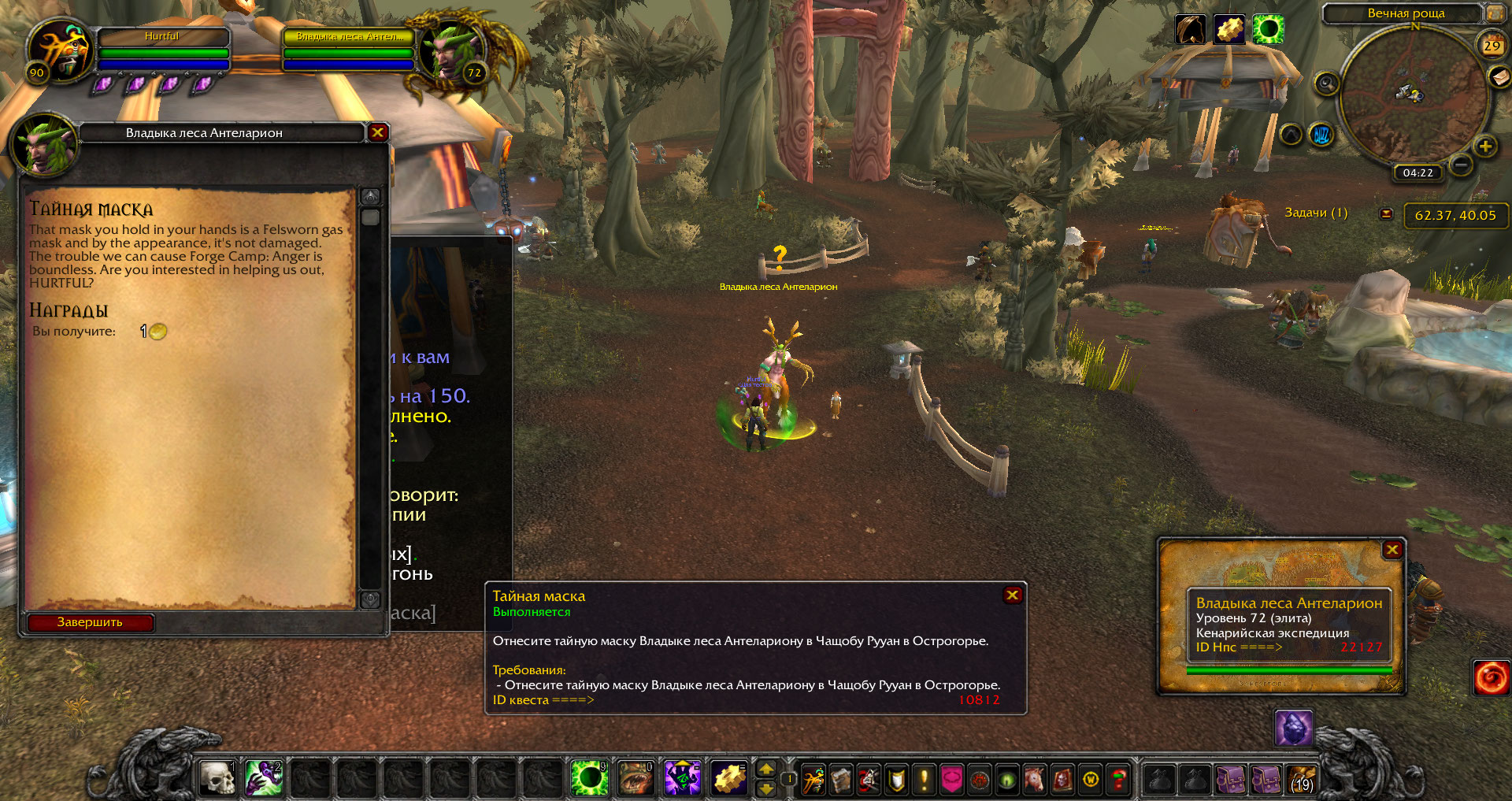Collapse the Задачи objectives tracker

click(1387, 213)
